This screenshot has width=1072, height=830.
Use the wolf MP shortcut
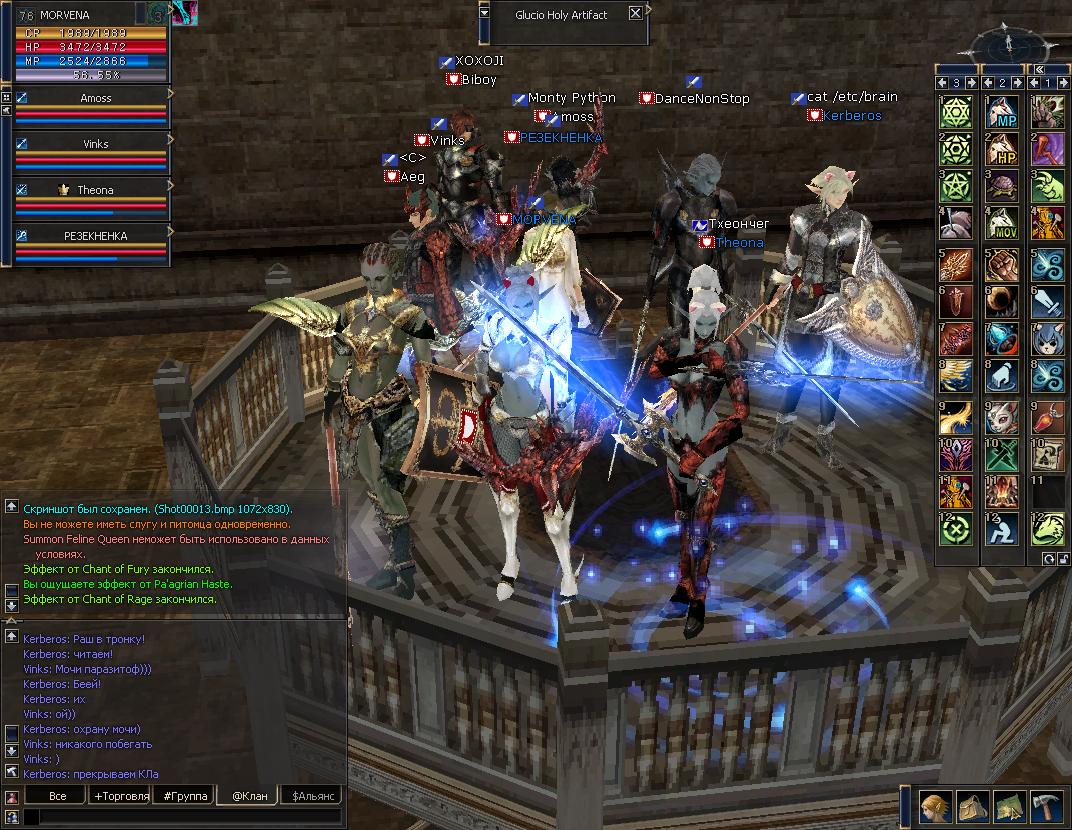[x=1003, y=112]
